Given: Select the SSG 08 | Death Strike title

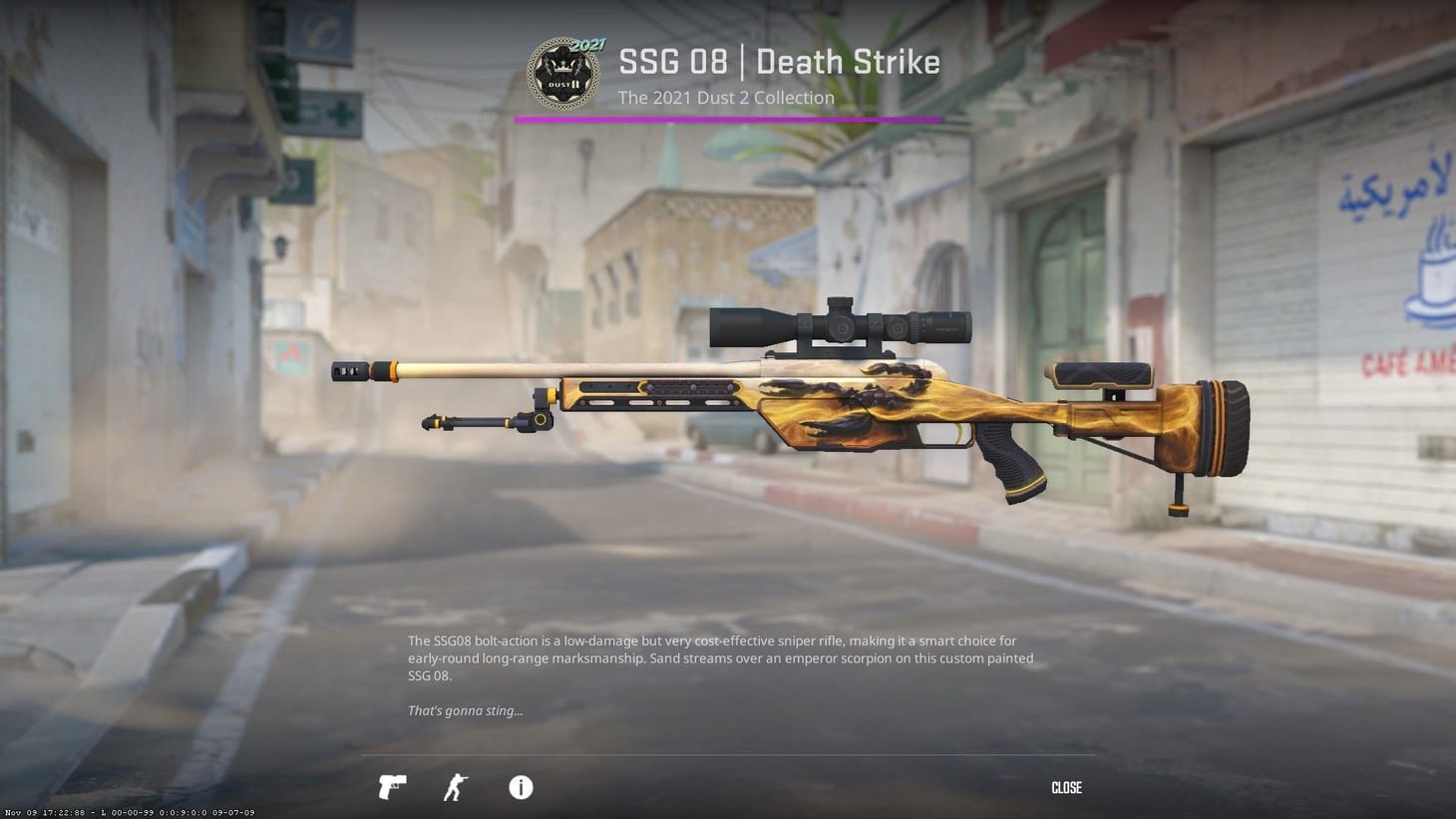Looking at the screenshot, I should click(778, 62).
